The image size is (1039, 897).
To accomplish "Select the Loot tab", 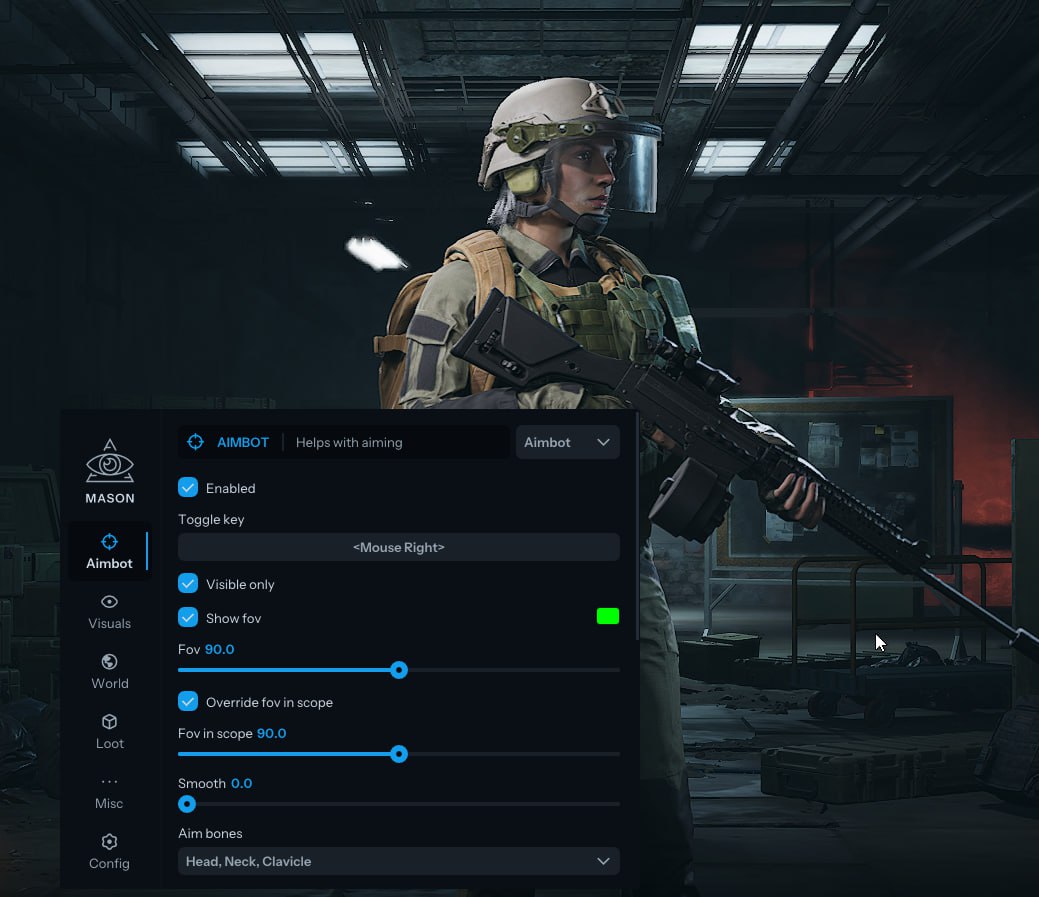I will [109, 731].
